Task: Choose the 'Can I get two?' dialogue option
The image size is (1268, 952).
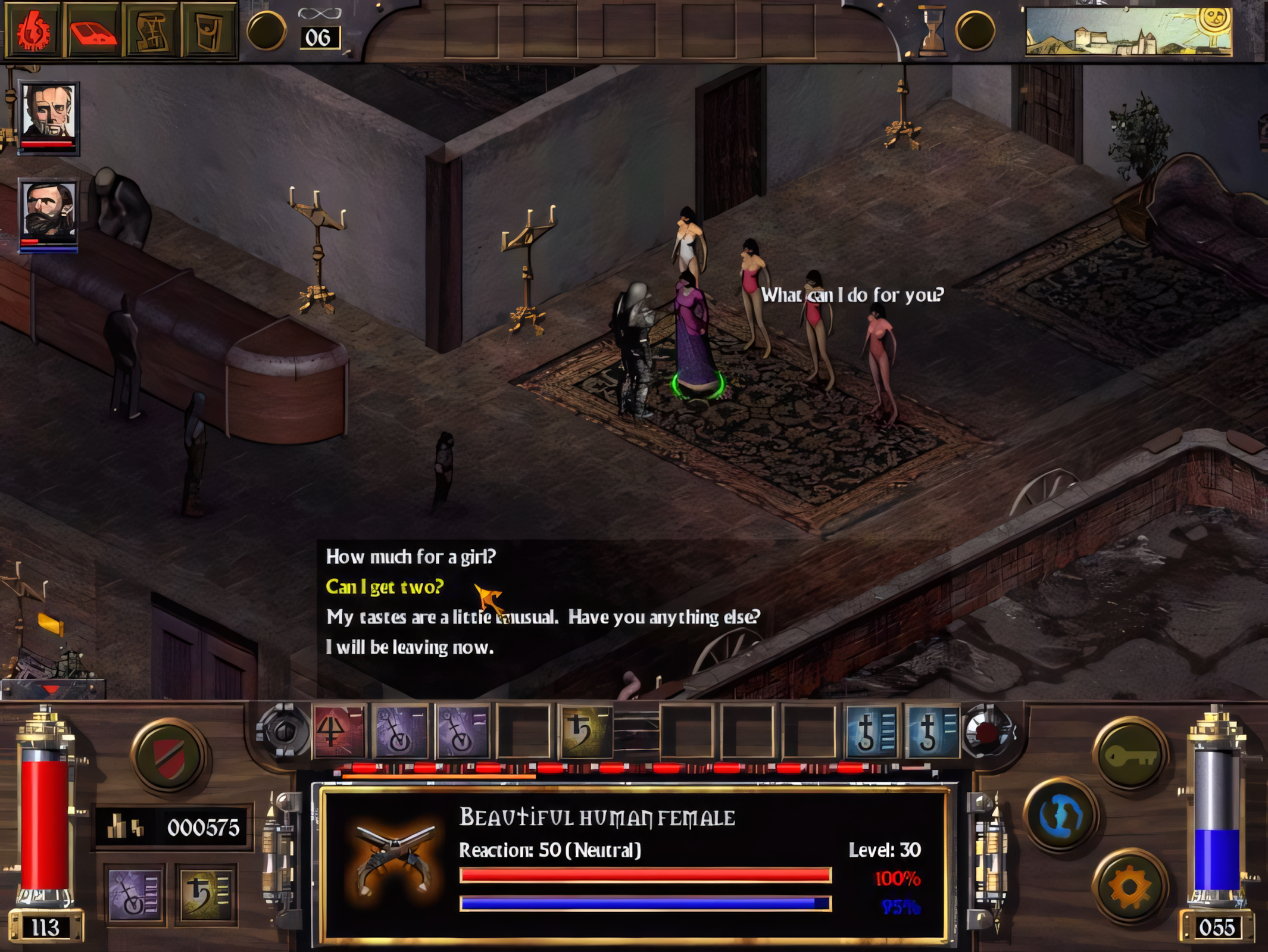Action: (383, 587)
